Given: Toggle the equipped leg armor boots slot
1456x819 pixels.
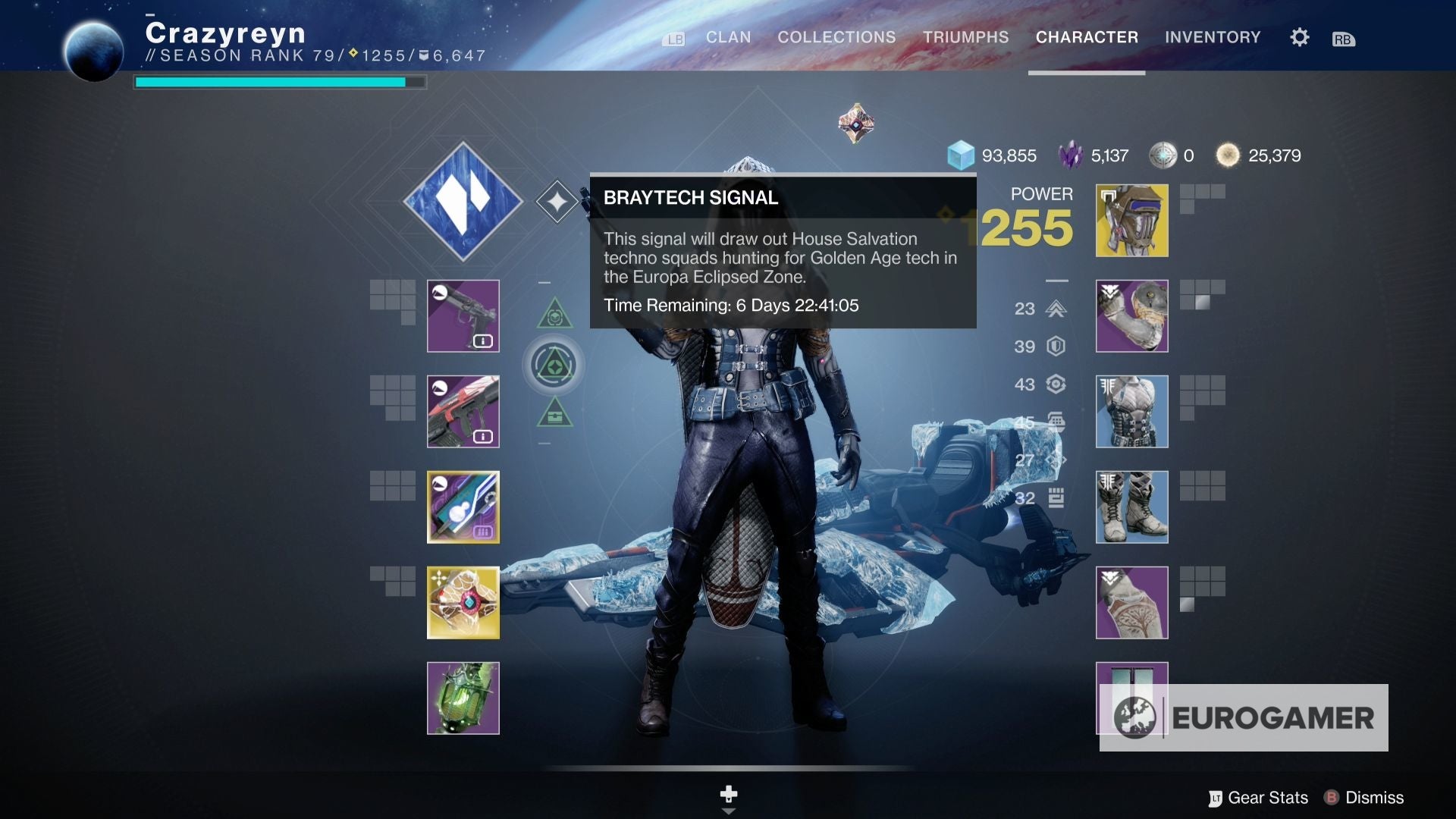Looking at the screenshot, I should (1131, 507).
